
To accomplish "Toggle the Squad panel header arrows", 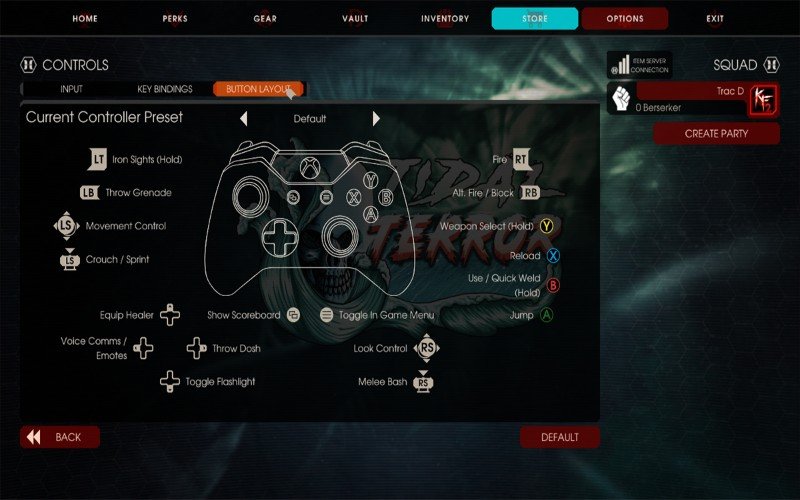I will point(771,65).
